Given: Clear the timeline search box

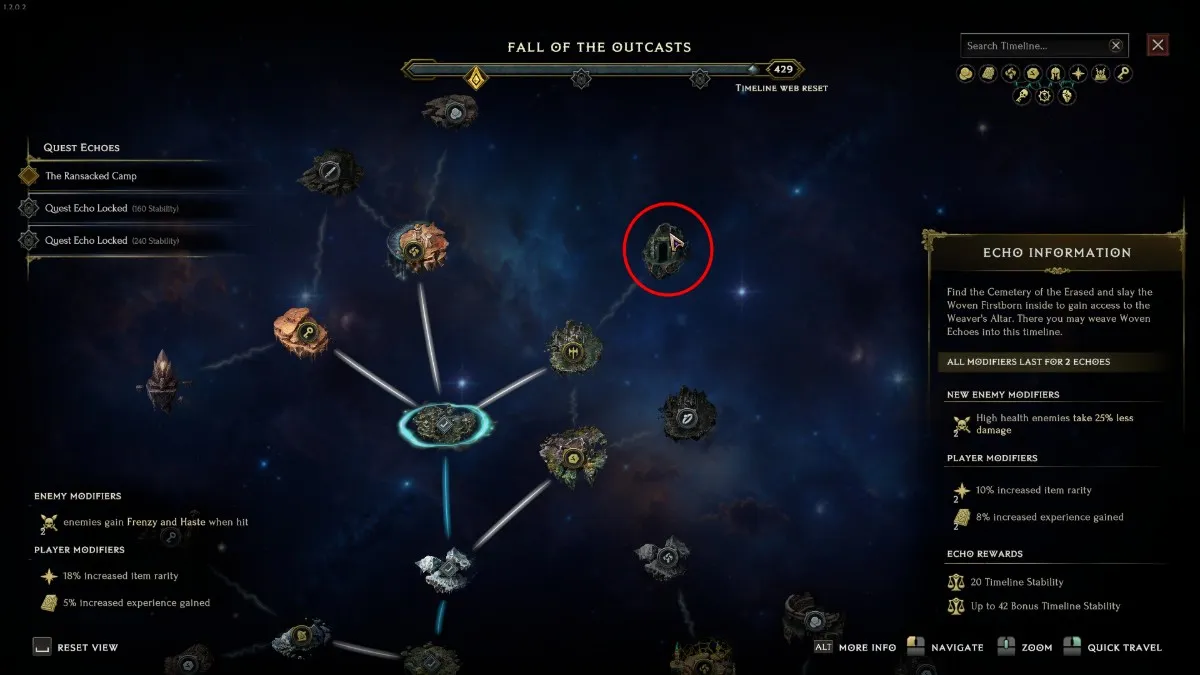Looking at the screenshot, I should (1116, 46).
